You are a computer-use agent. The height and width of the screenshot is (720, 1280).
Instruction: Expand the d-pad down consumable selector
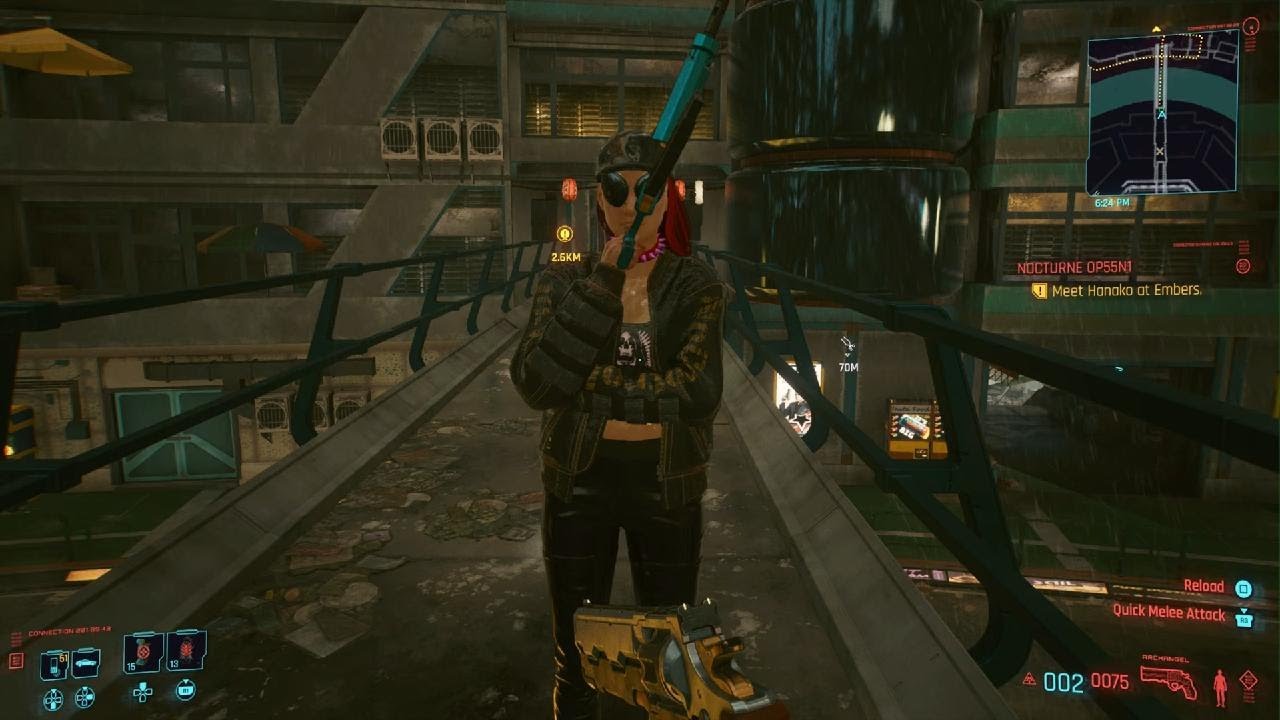coord(53,698)
